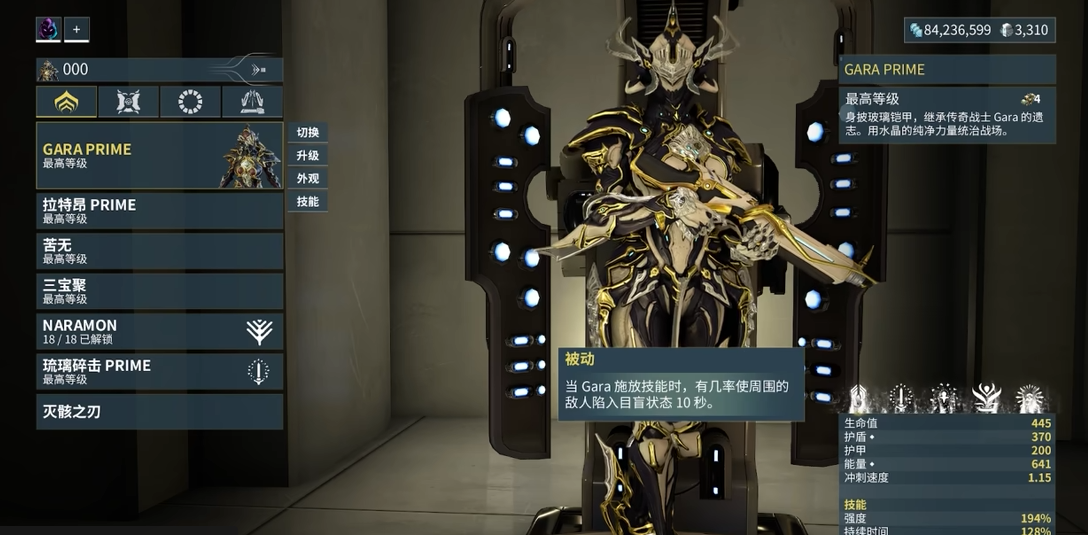1088x535 pixels.
Task: Select the 拉特昂 PRIME primary weapon slot
Action: click(x=159, y=211)
